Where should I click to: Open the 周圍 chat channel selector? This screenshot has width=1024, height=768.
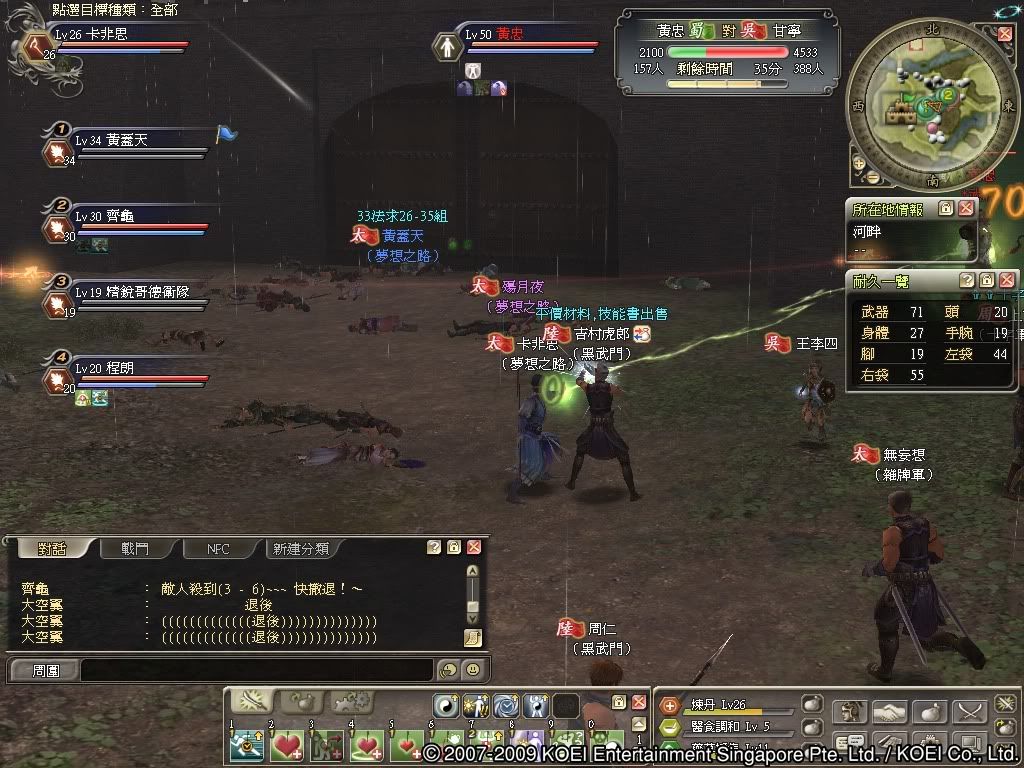tap(45, 670)
